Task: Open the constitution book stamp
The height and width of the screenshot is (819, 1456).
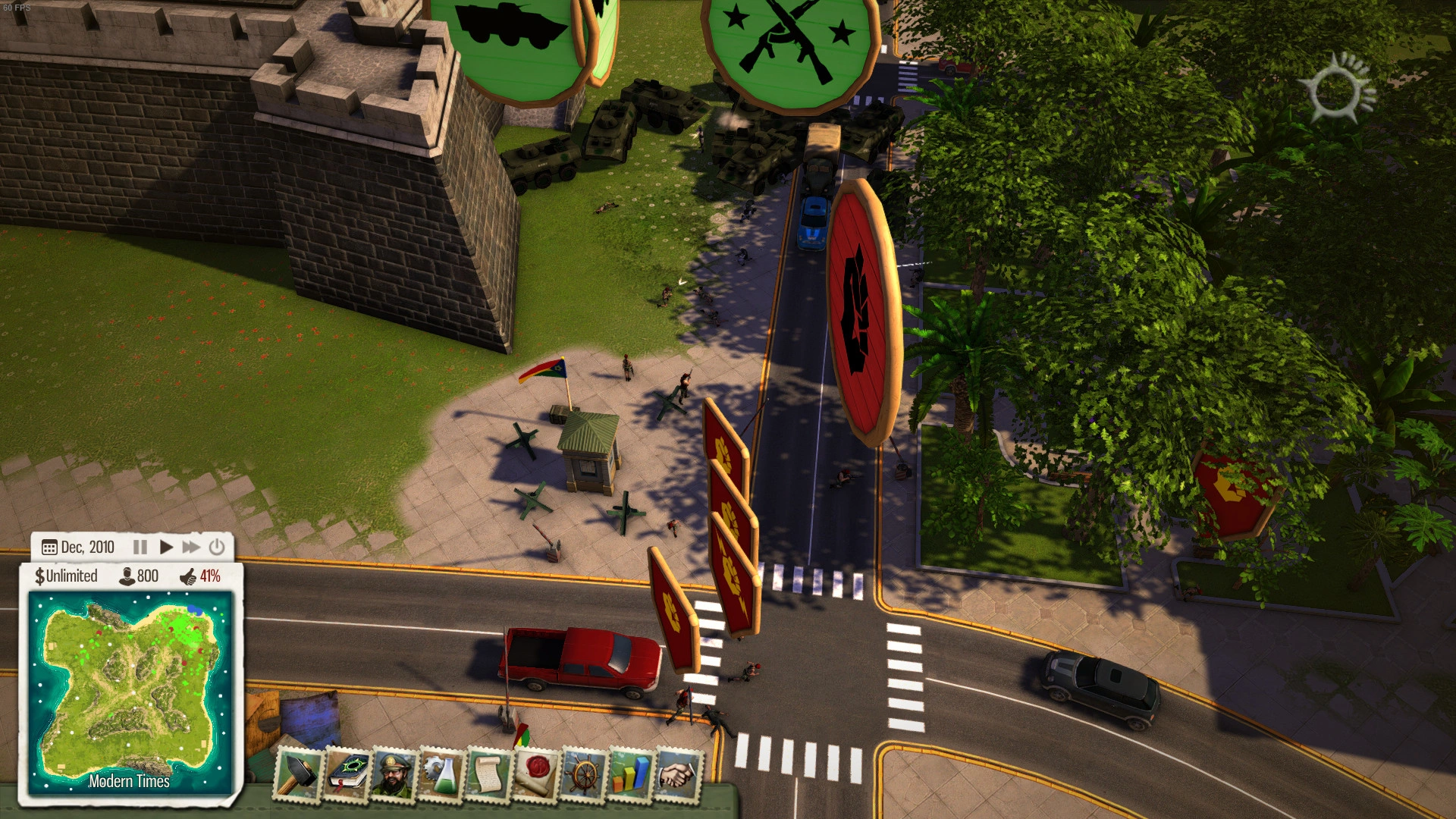Action: click(347, 774)
